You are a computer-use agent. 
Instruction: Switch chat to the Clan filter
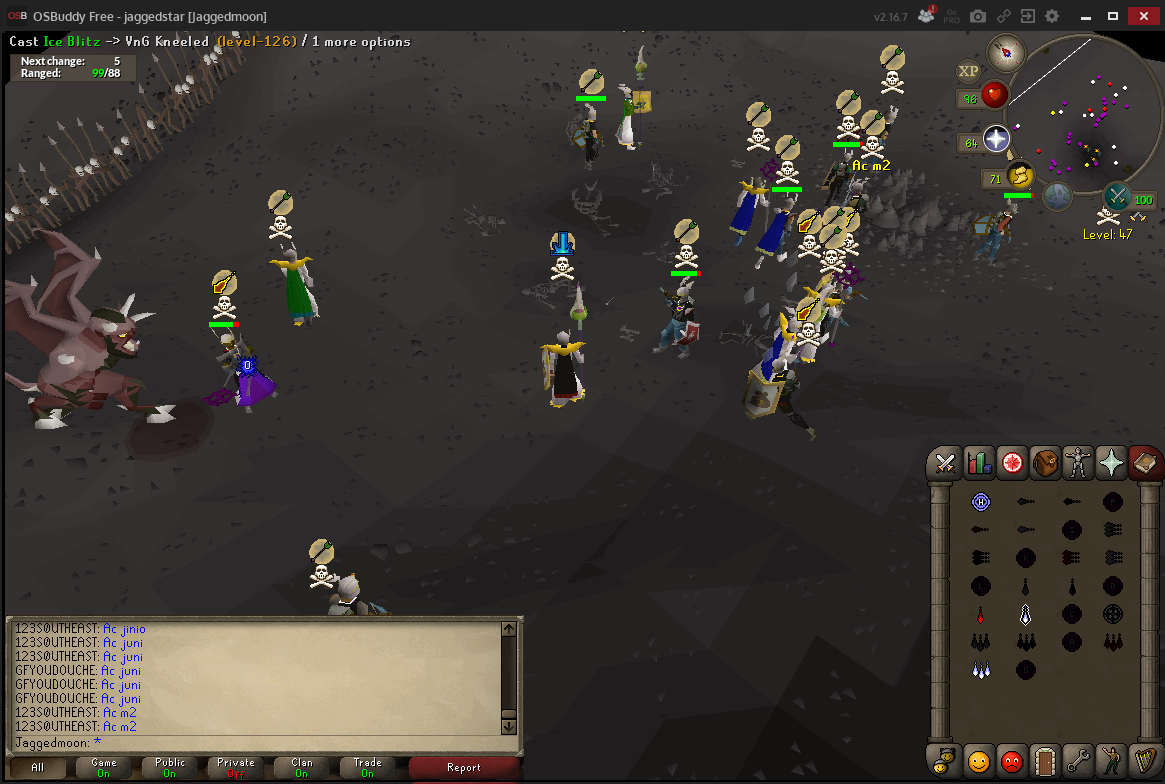(x=302, y=767)
